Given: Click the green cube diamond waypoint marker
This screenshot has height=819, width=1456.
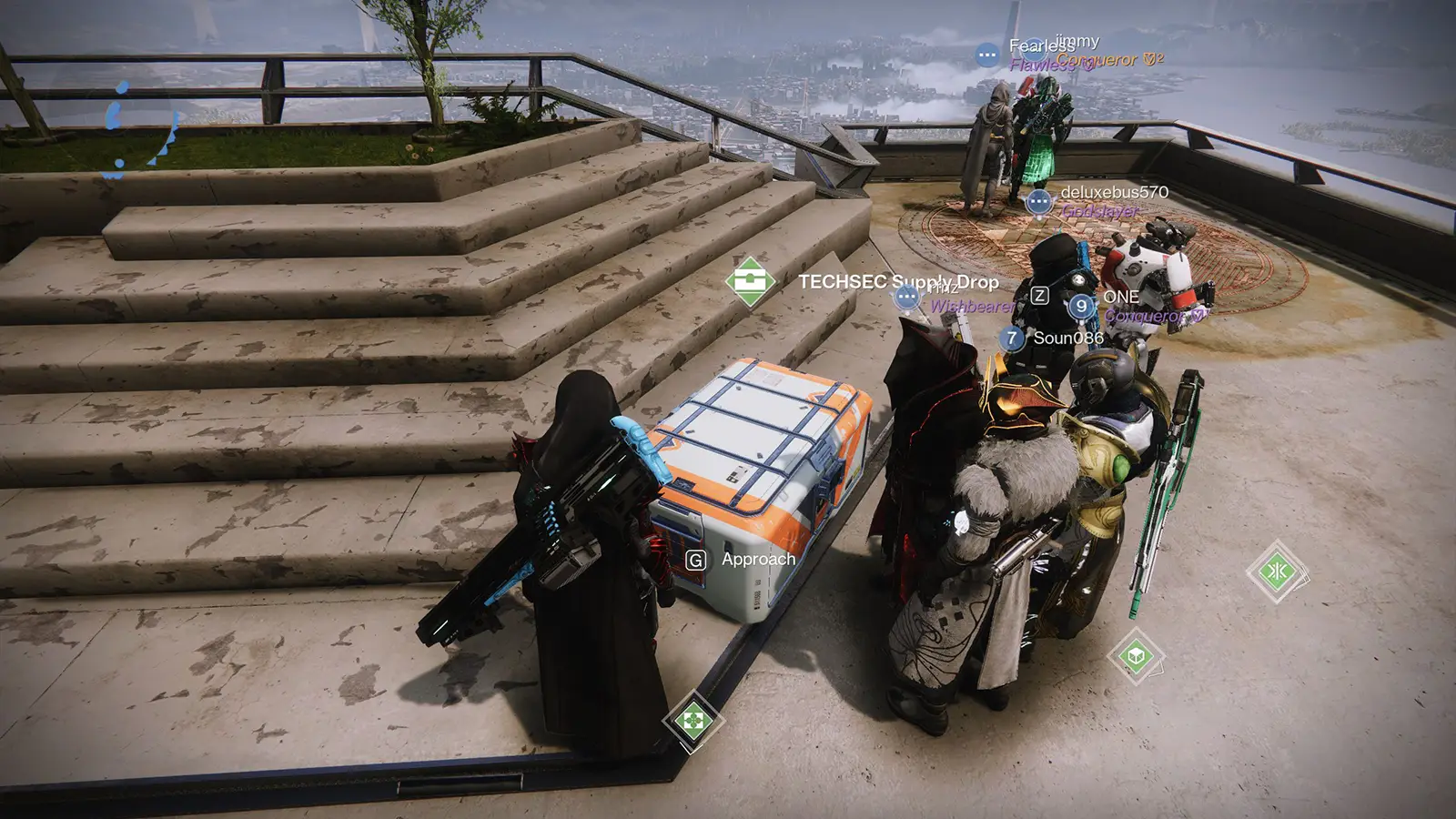Looking at the screenshot, I should tap(1136, 655).
